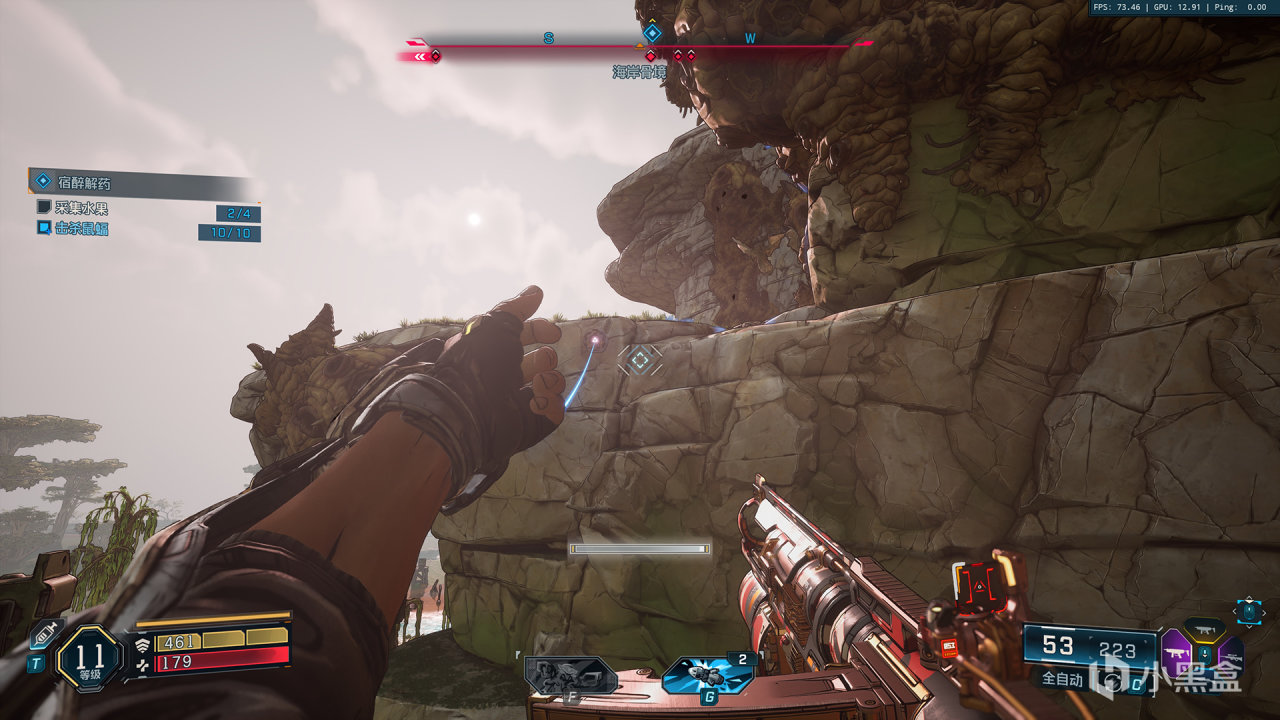1280x720 pixels.
Task: Click the 采集水果 objective row
Action: (x=82, y=208)
